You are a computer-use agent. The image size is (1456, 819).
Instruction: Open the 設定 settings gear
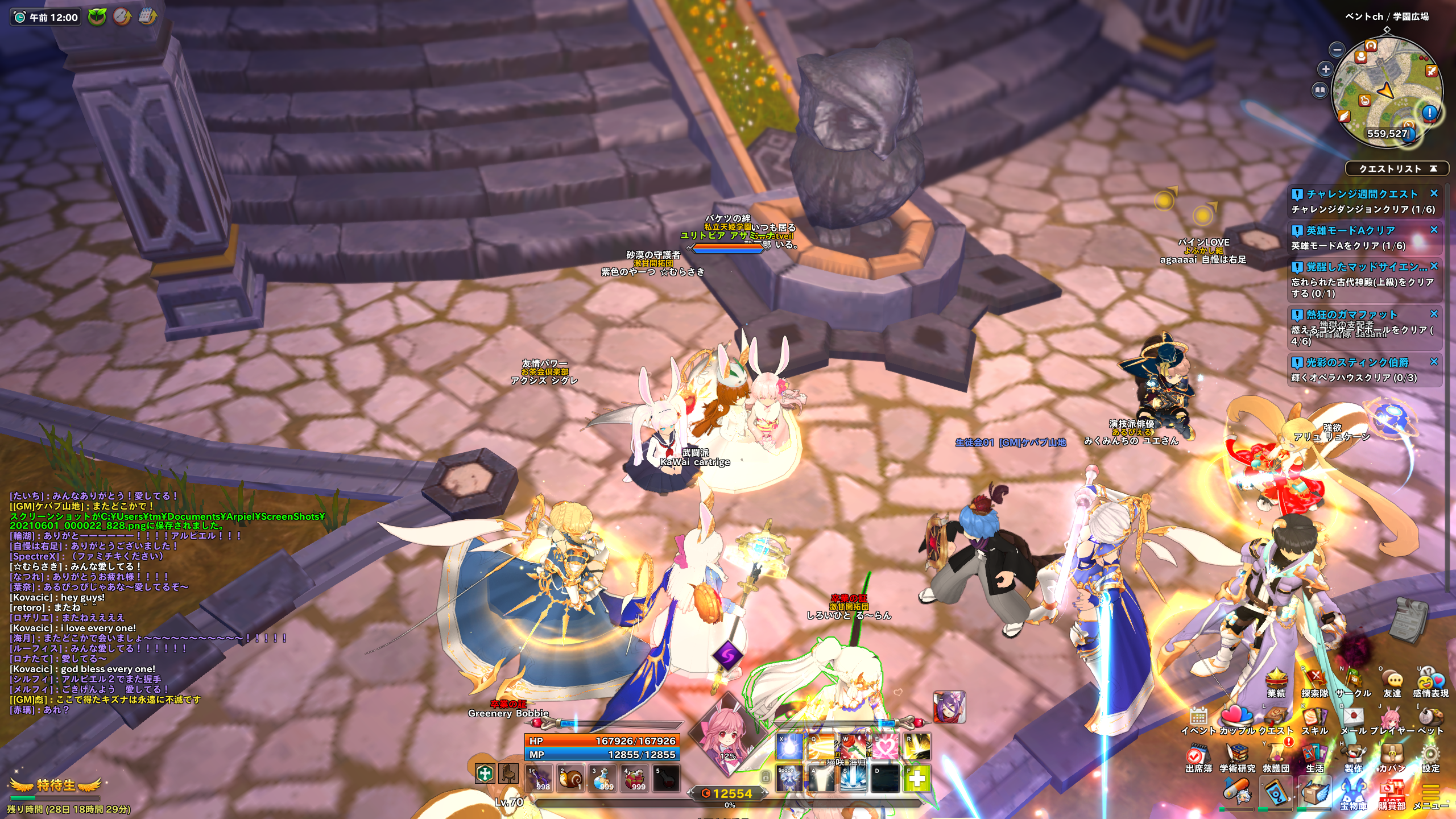[1430, 755]
